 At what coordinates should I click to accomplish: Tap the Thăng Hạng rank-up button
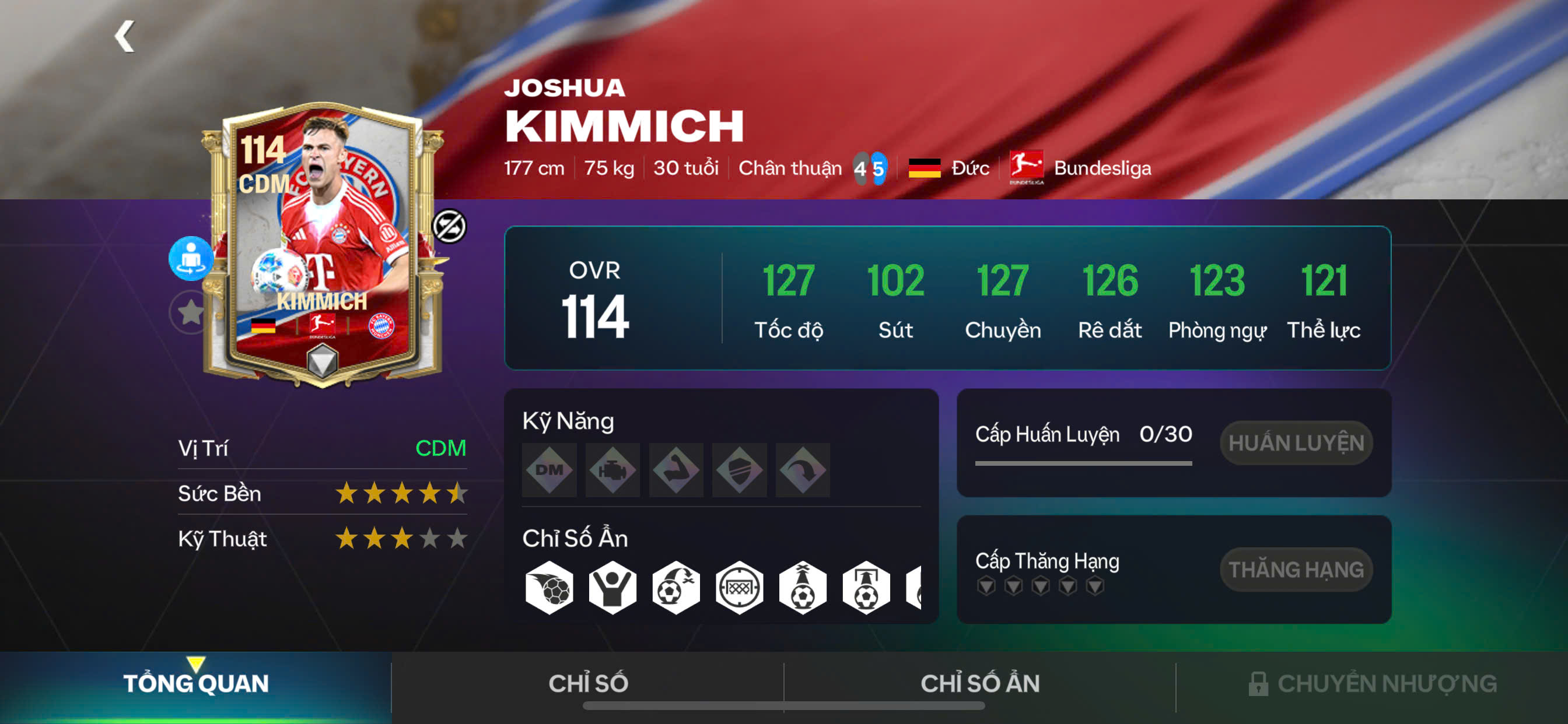(1296, 570)
